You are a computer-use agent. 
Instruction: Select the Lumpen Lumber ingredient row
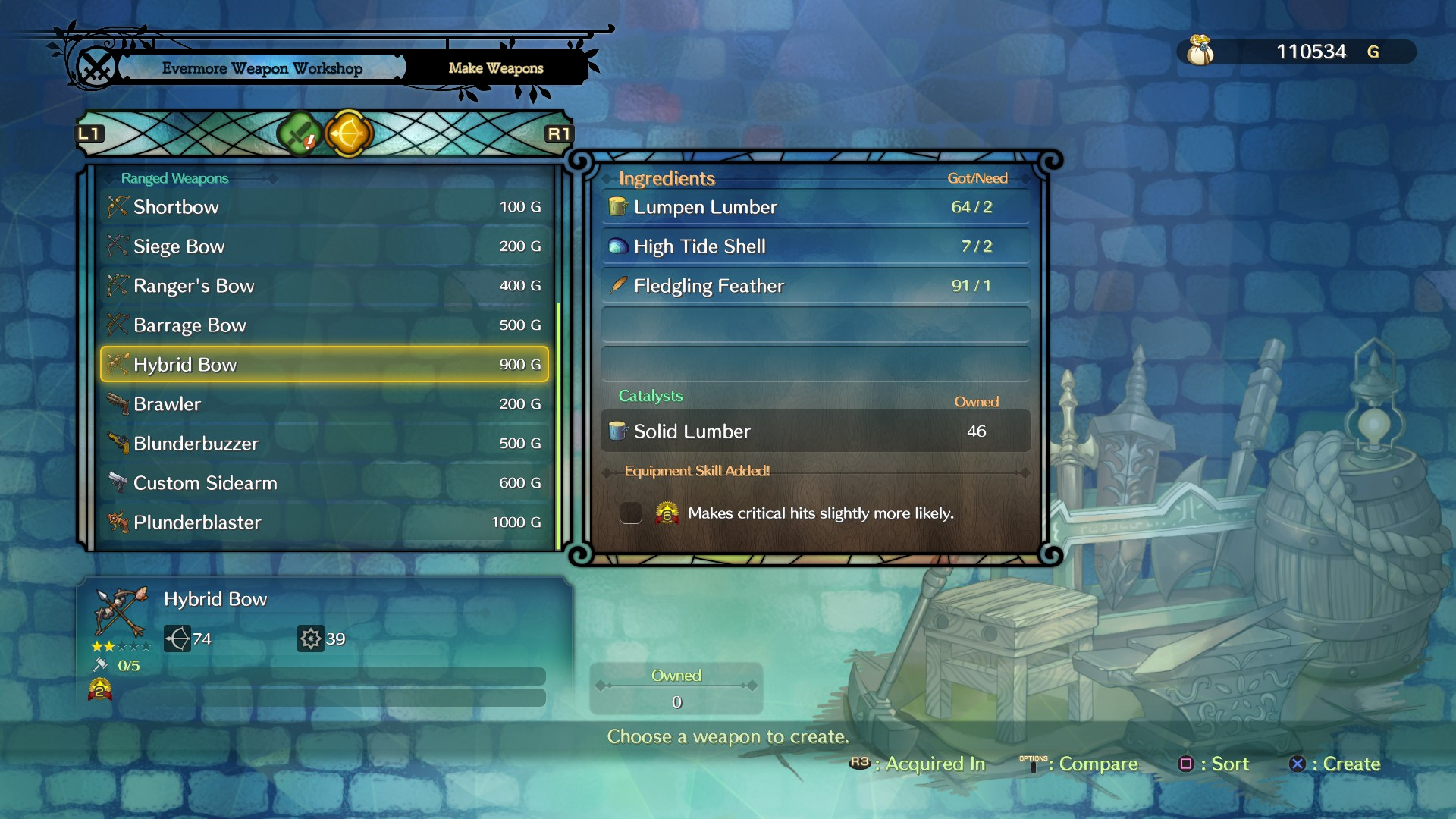pyautogui.click(x=815, y=207)
